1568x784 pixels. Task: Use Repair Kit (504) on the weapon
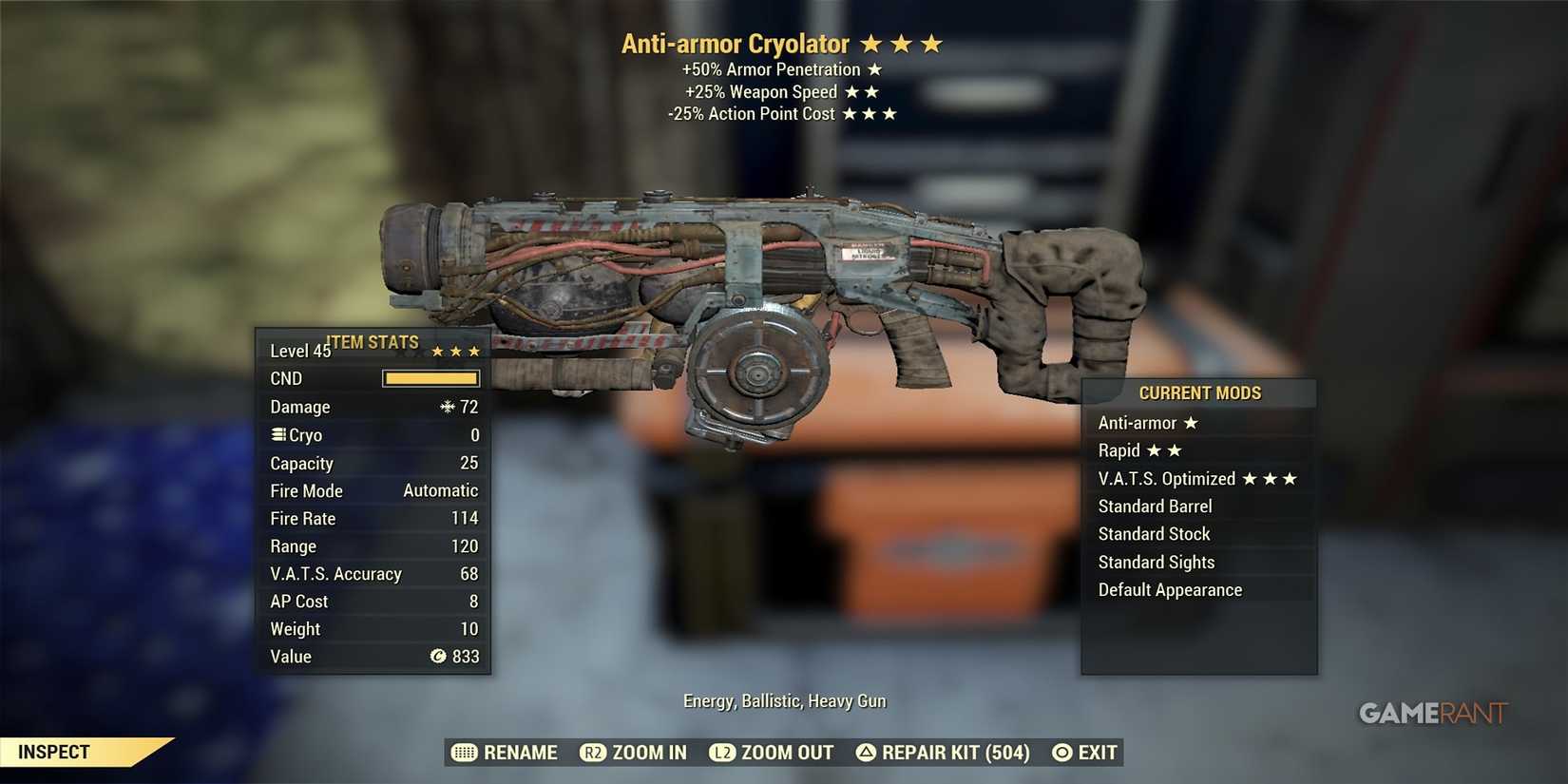click(943, 753)
